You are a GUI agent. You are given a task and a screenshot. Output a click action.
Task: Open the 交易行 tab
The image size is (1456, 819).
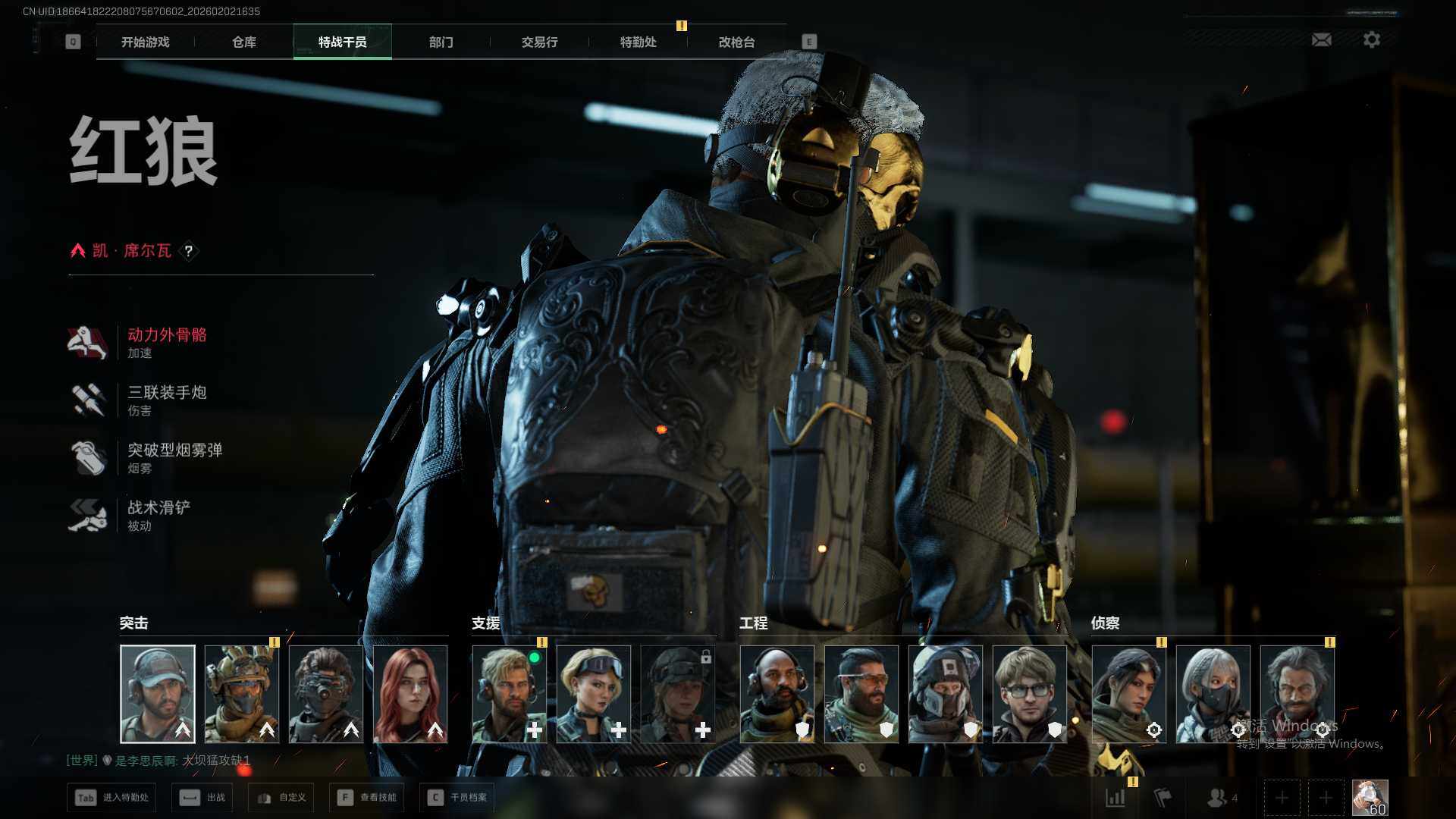[x=539, y=42]
